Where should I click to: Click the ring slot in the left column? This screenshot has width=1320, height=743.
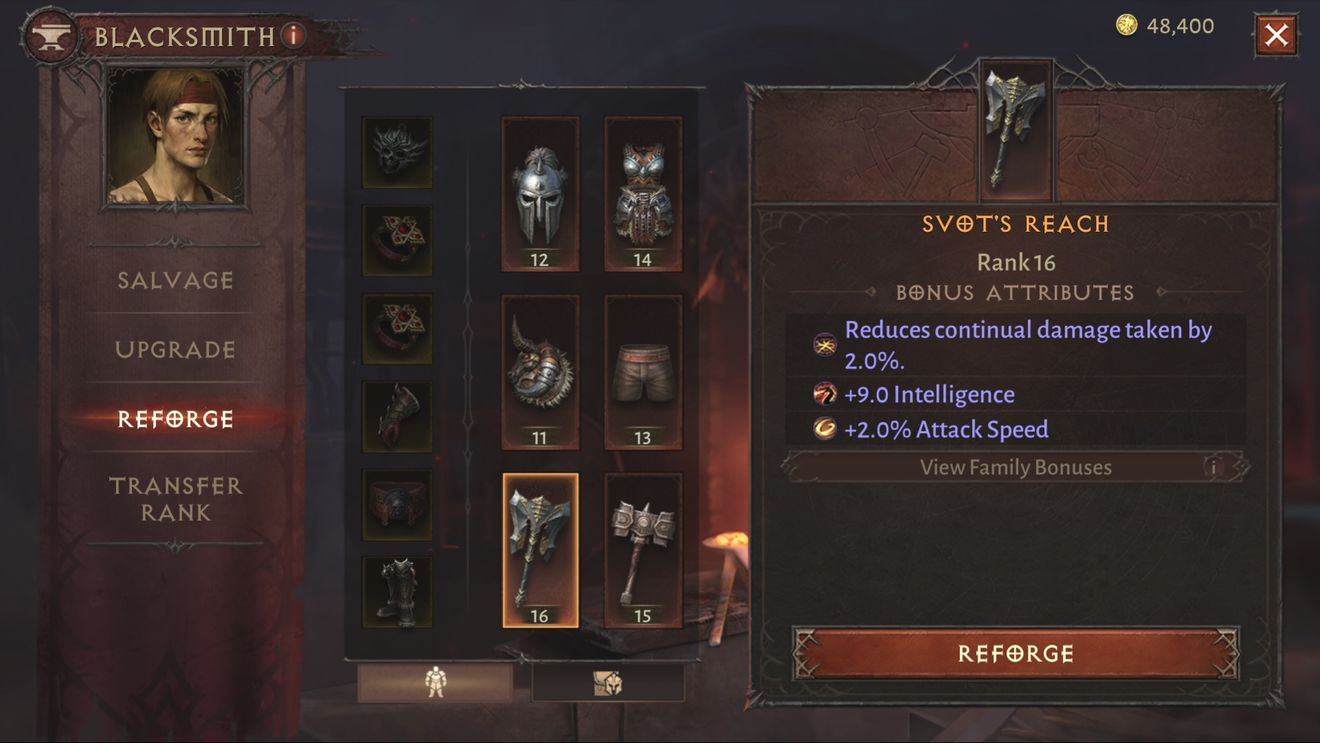pyautogui.click(x=397, y=238)
